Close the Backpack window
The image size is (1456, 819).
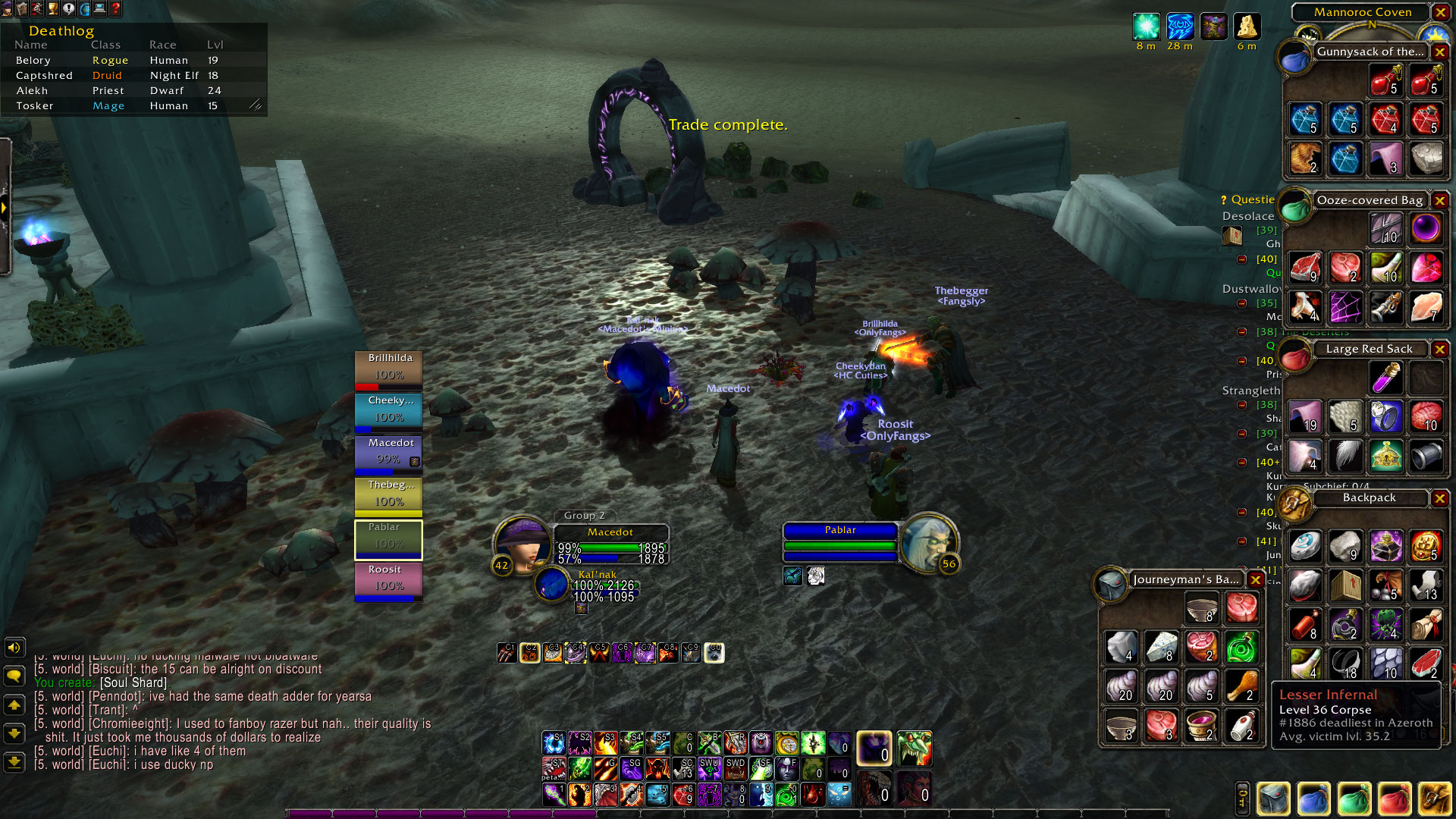1439,497
